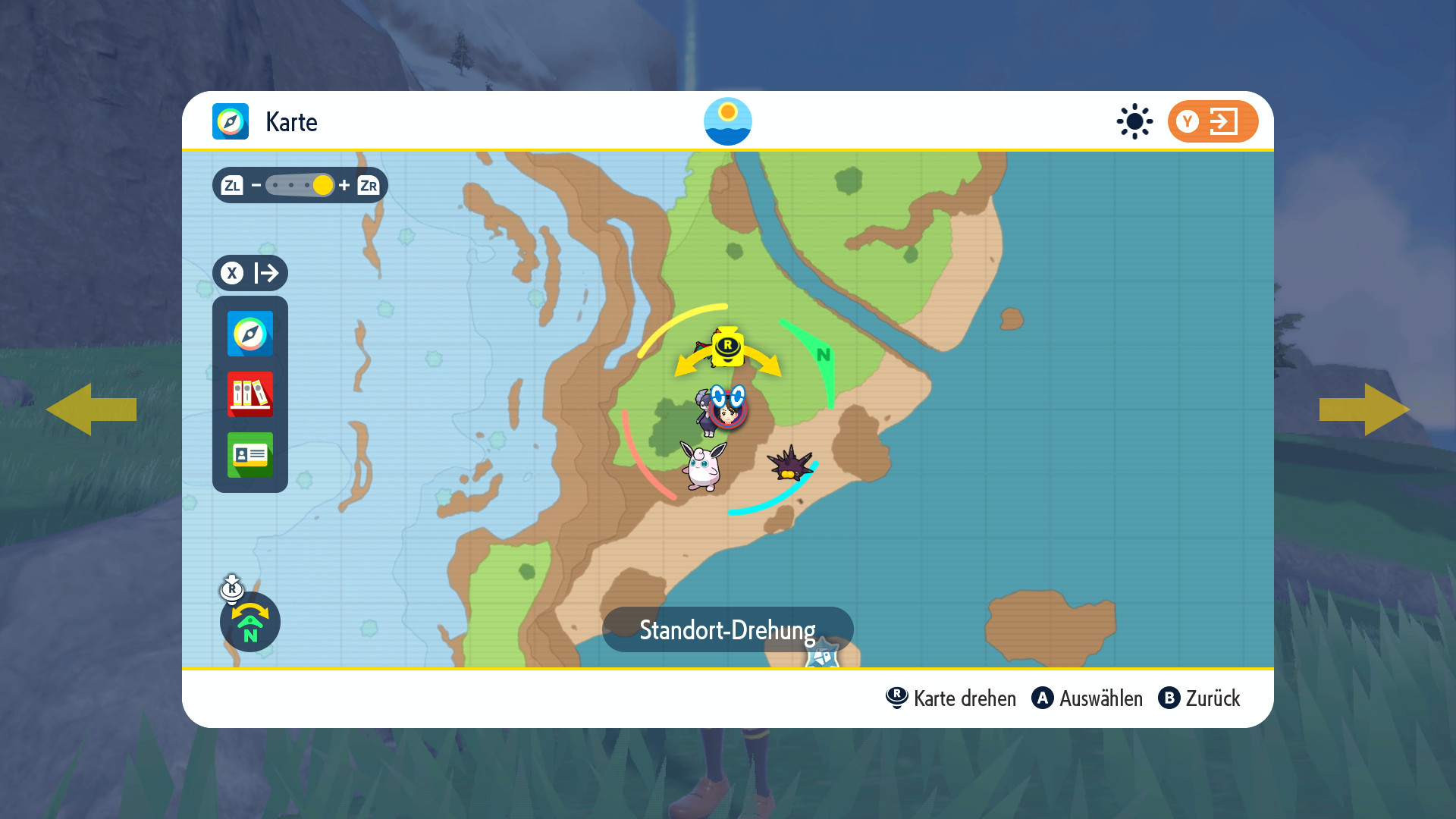Go to the previous screen with left arrow
This screenshot has width=1456, height=819.
[91, 409]
